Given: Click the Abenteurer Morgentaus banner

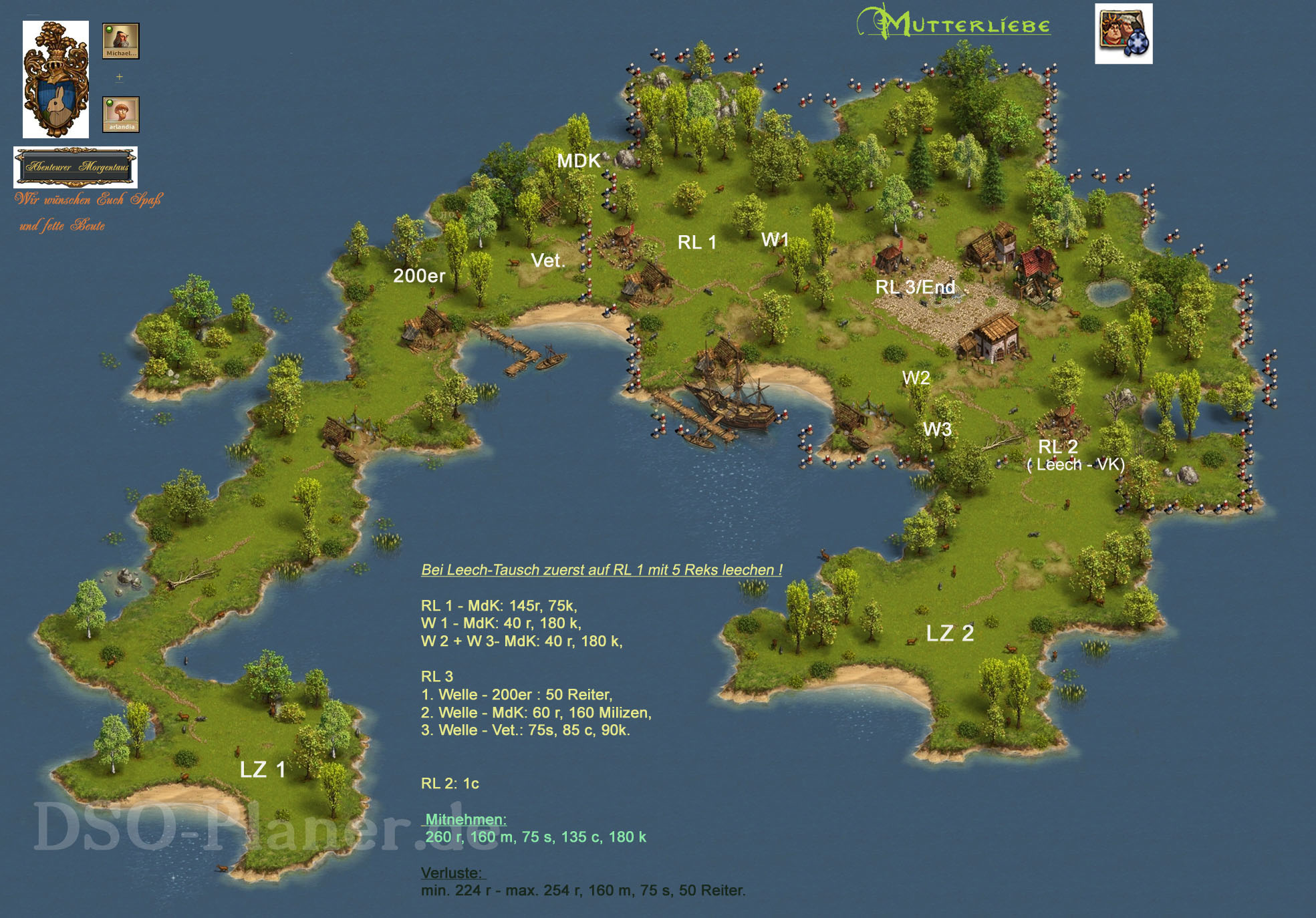Looking at the screenshot, I should (x=76, y=167).
